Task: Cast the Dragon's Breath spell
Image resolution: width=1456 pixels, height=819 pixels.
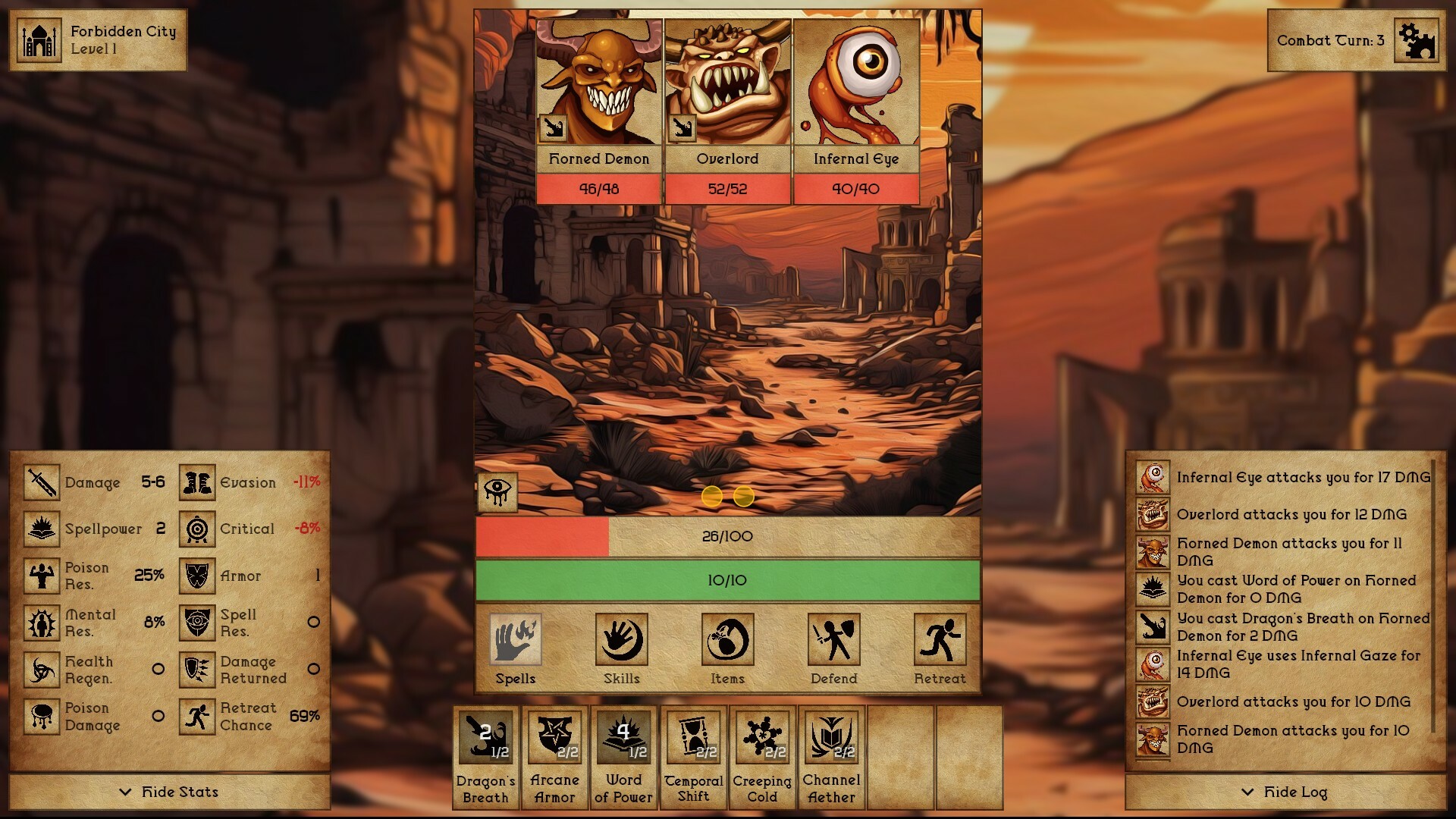Action: pyautogui.click(x=485, y=736)
